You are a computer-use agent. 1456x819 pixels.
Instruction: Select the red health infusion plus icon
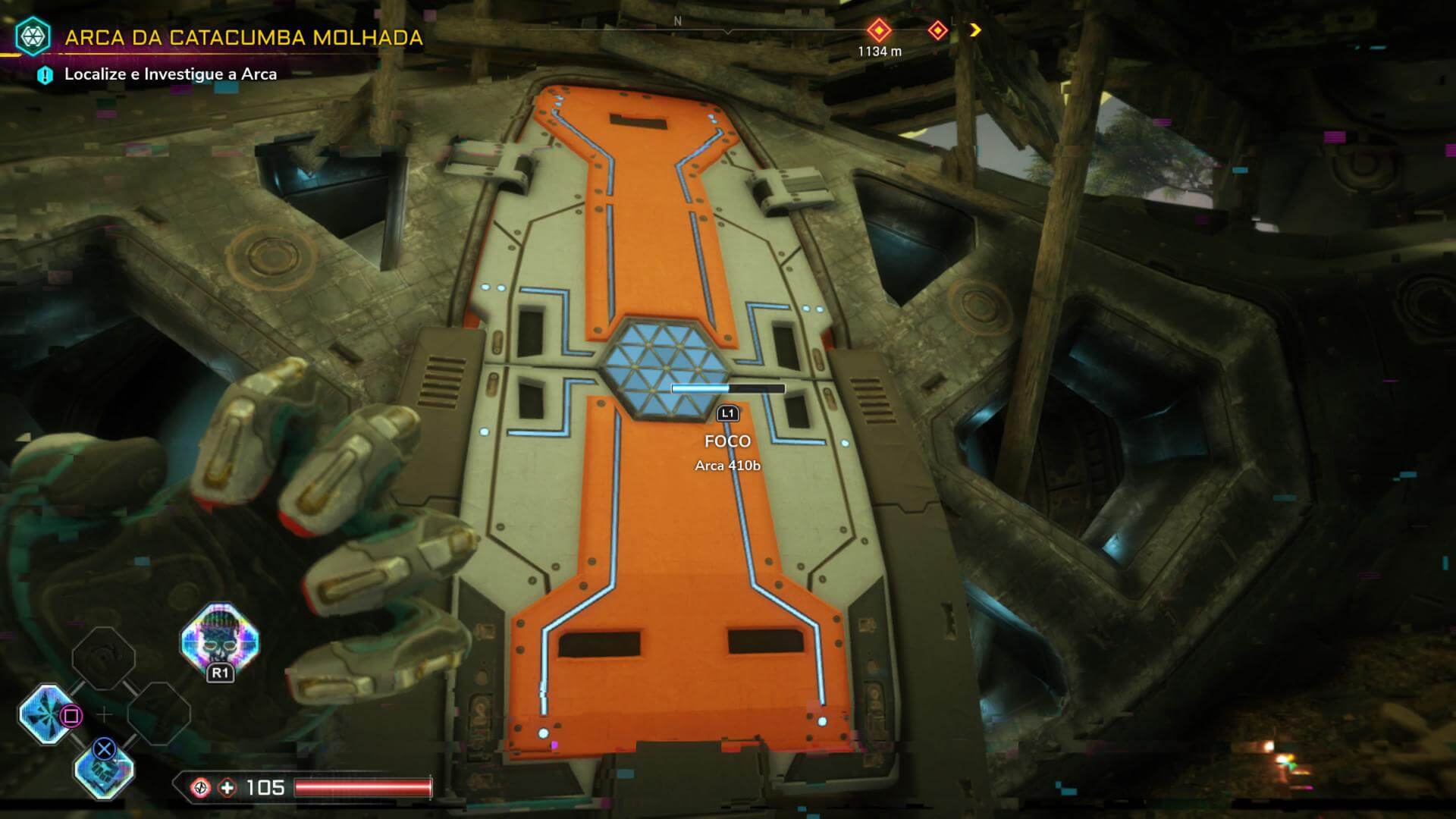[227, 788]
